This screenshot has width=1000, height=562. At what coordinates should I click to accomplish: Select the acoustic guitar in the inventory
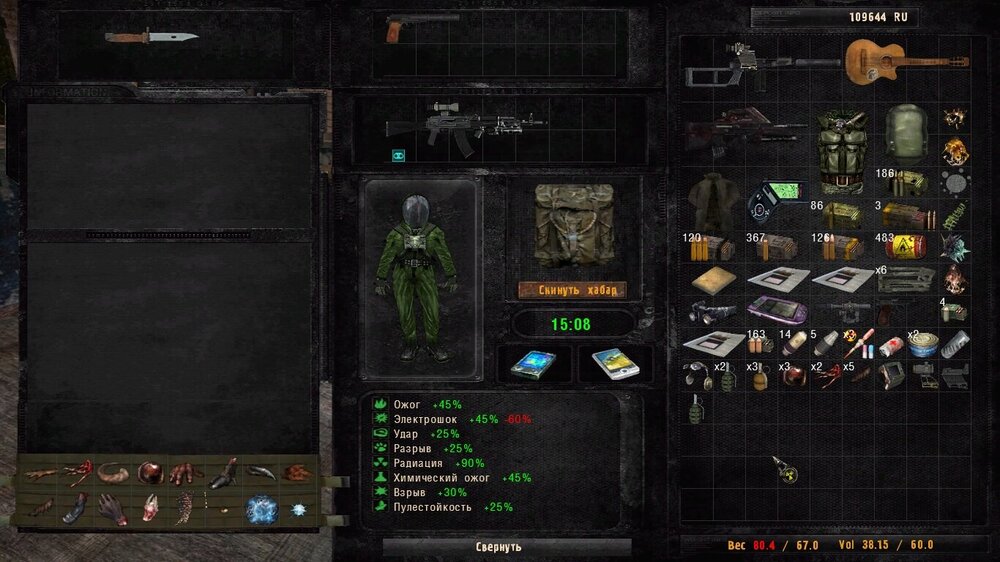pyautogui.click(x=903, y=60)
